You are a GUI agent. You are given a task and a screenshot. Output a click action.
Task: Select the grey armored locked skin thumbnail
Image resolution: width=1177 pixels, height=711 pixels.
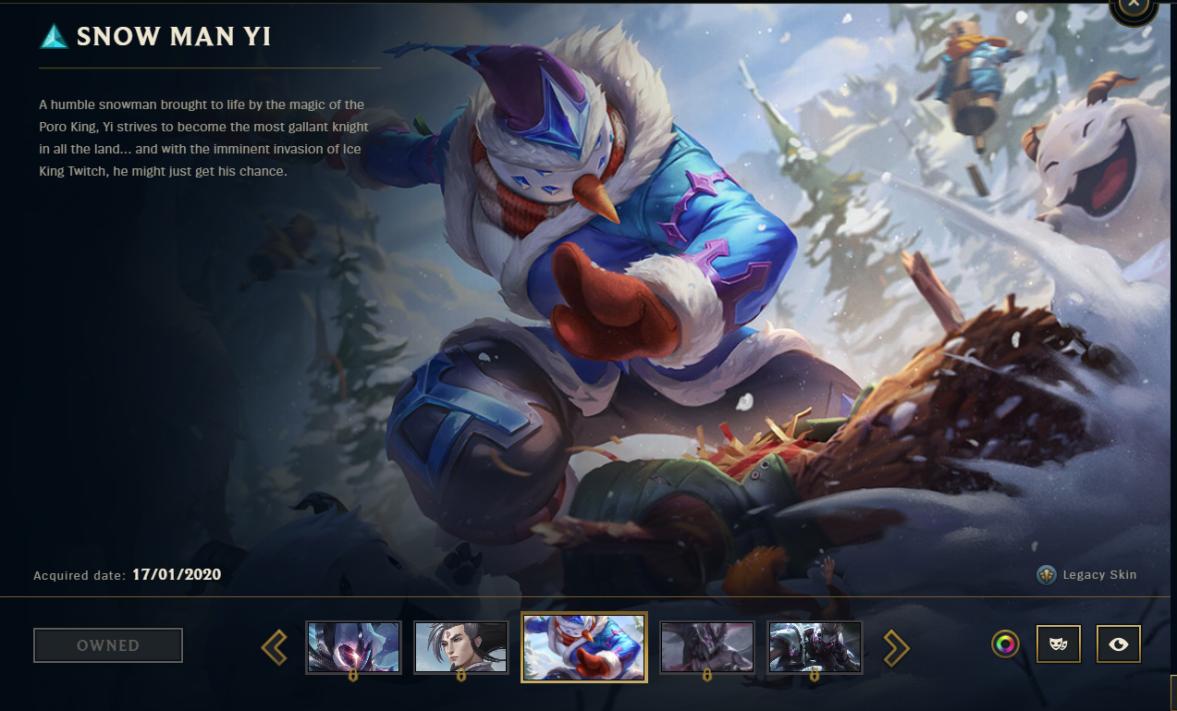[x=815, y=646]
